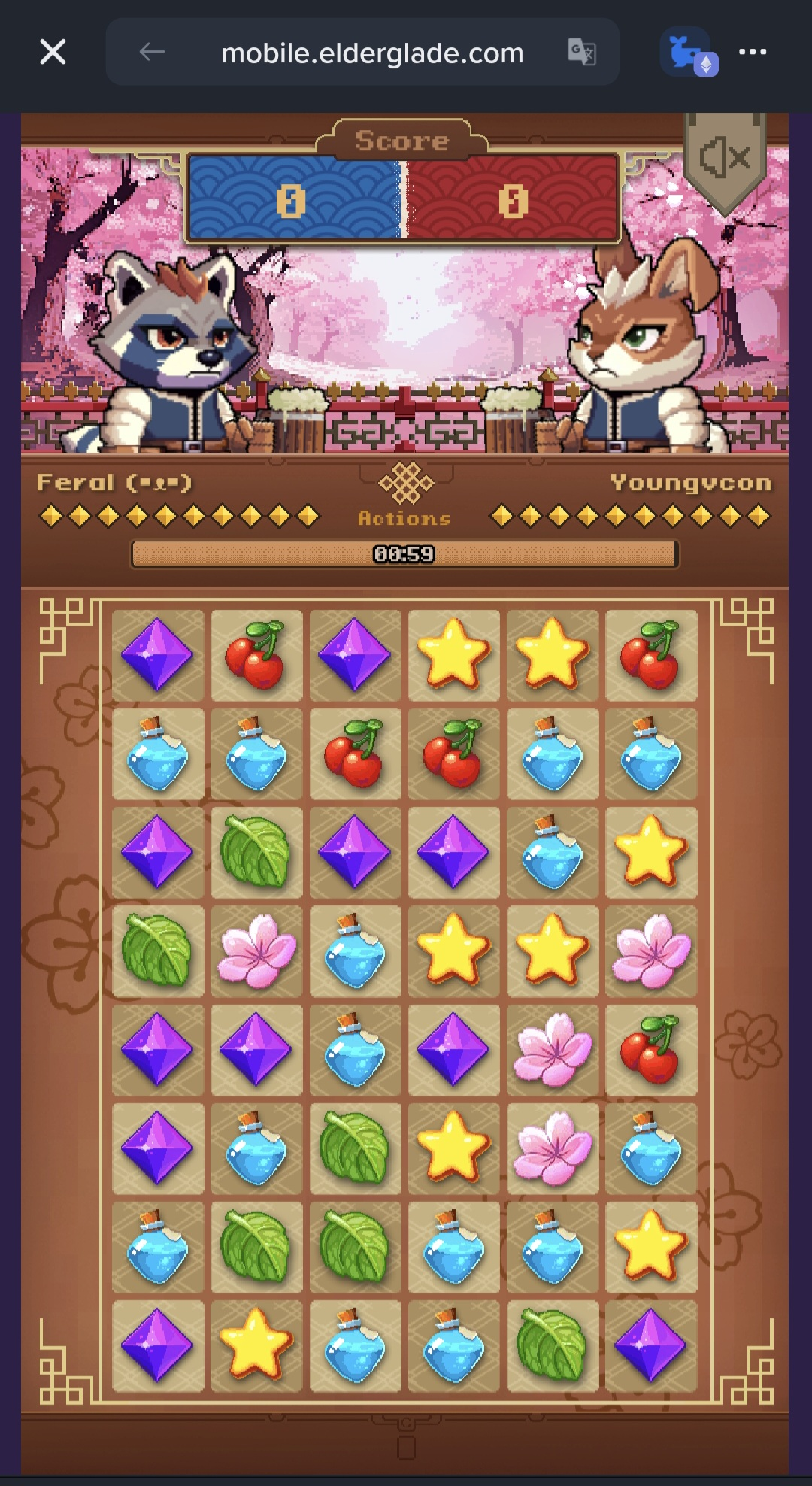The width and height of the screenshot is (812, 1486).
Task: Tap the purple gem in the board's top-left corner
Action: click(158, 655)
